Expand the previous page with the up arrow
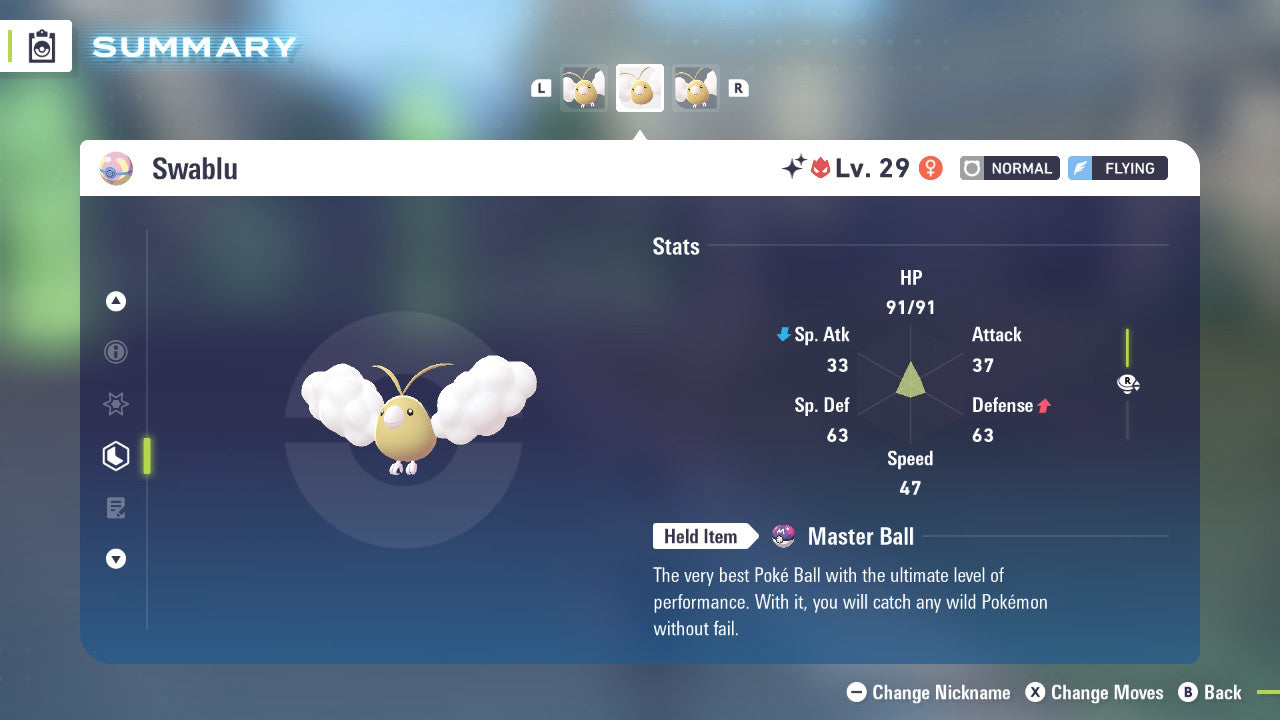The image size is (1280, 720). click(116, 301)
